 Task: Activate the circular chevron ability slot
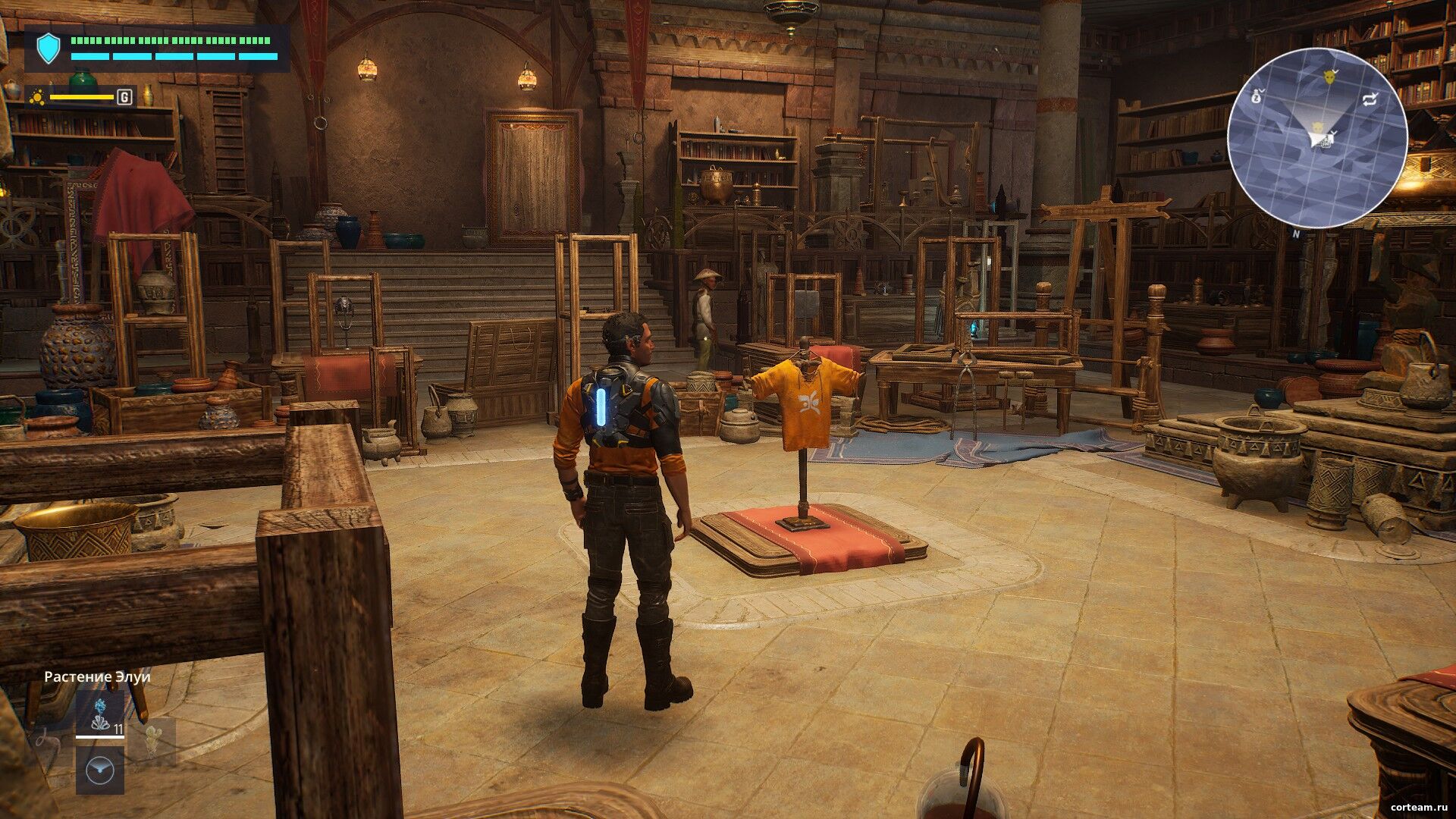point(100,770)
